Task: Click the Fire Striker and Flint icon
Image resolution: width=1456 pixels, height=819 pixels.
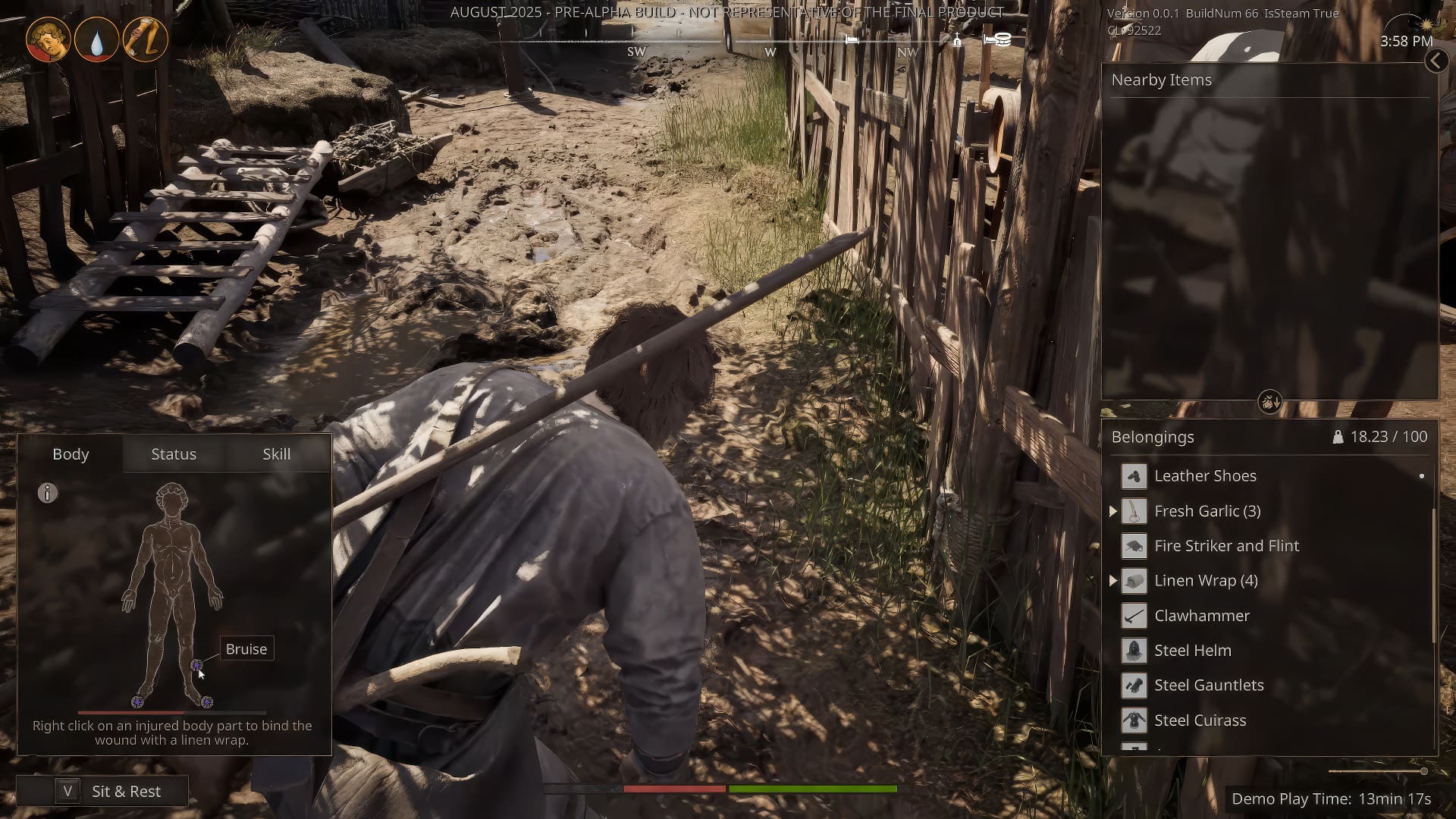Action: click(x=1134, y=545)
